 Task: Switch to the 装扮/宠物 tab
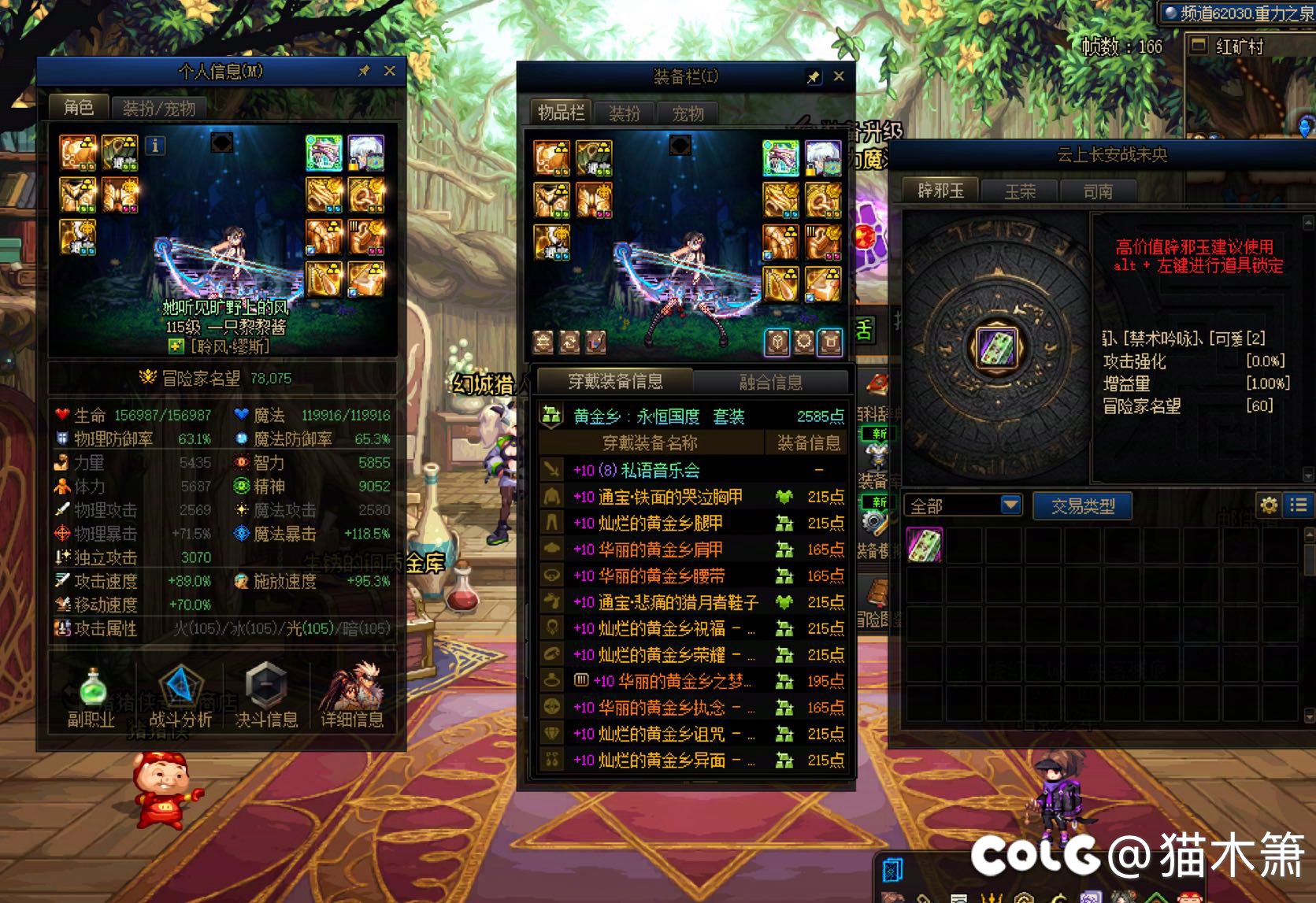pyautogui.click(x=159, y=108)
